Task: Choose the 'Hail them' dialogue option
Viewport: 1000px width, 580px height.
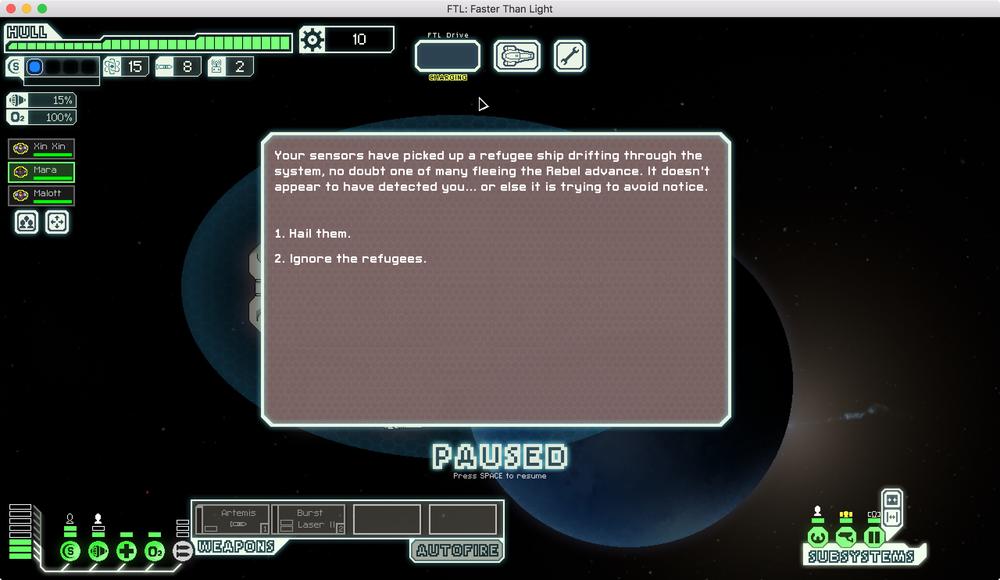Action: [320, 234]
